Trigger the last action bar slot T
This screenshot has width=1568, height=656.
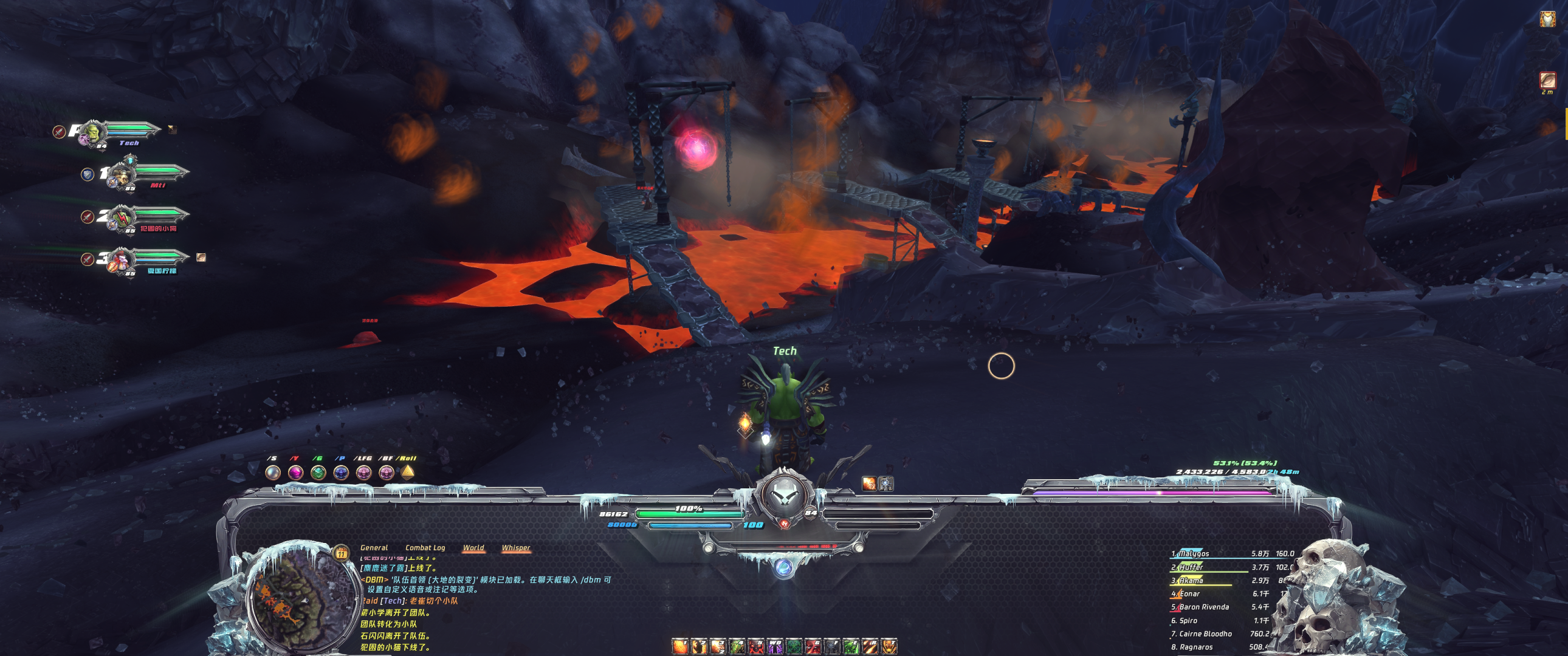889,646
